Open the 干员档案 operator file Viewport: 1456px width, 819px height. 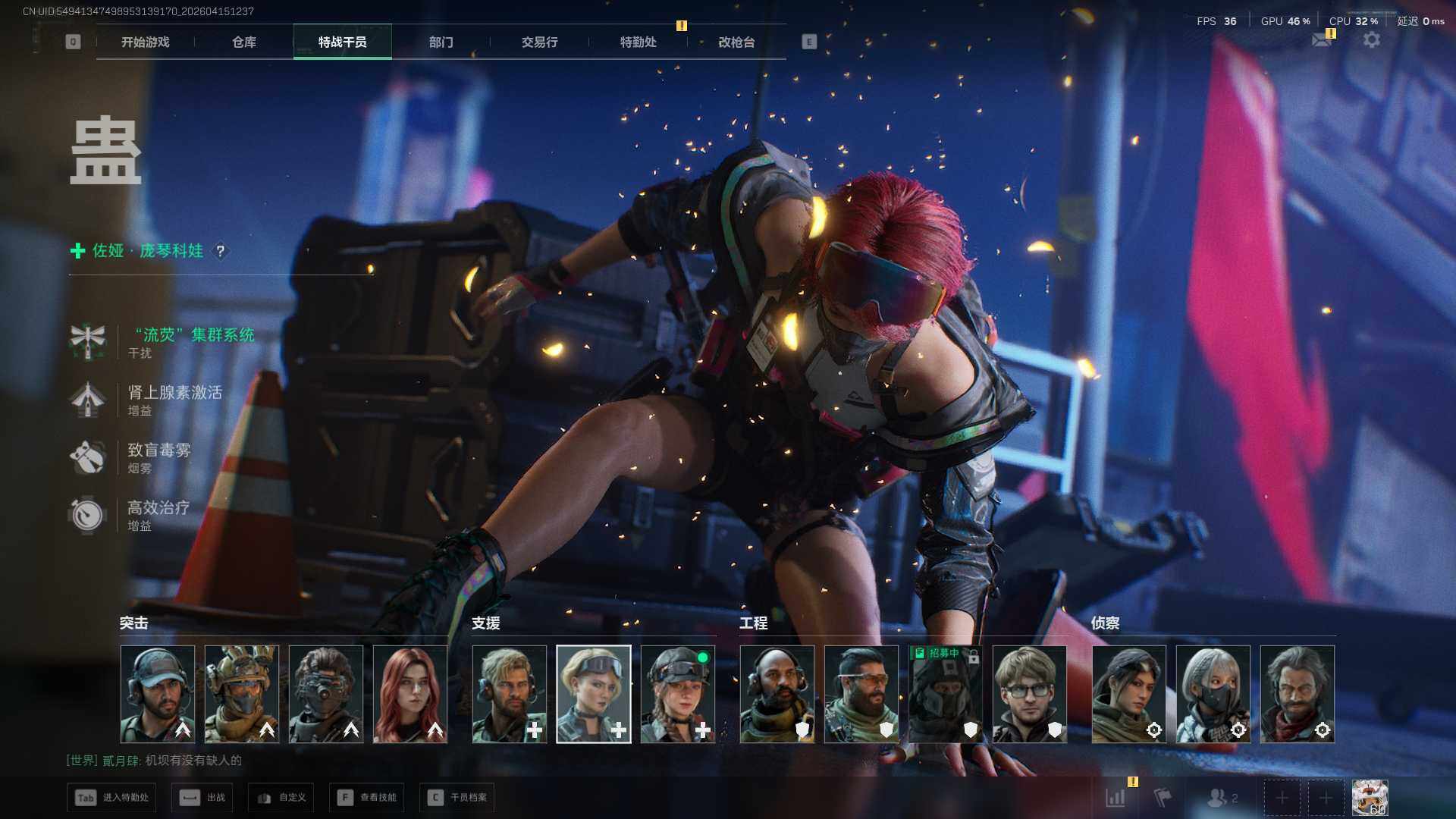[x=457, y=798]
